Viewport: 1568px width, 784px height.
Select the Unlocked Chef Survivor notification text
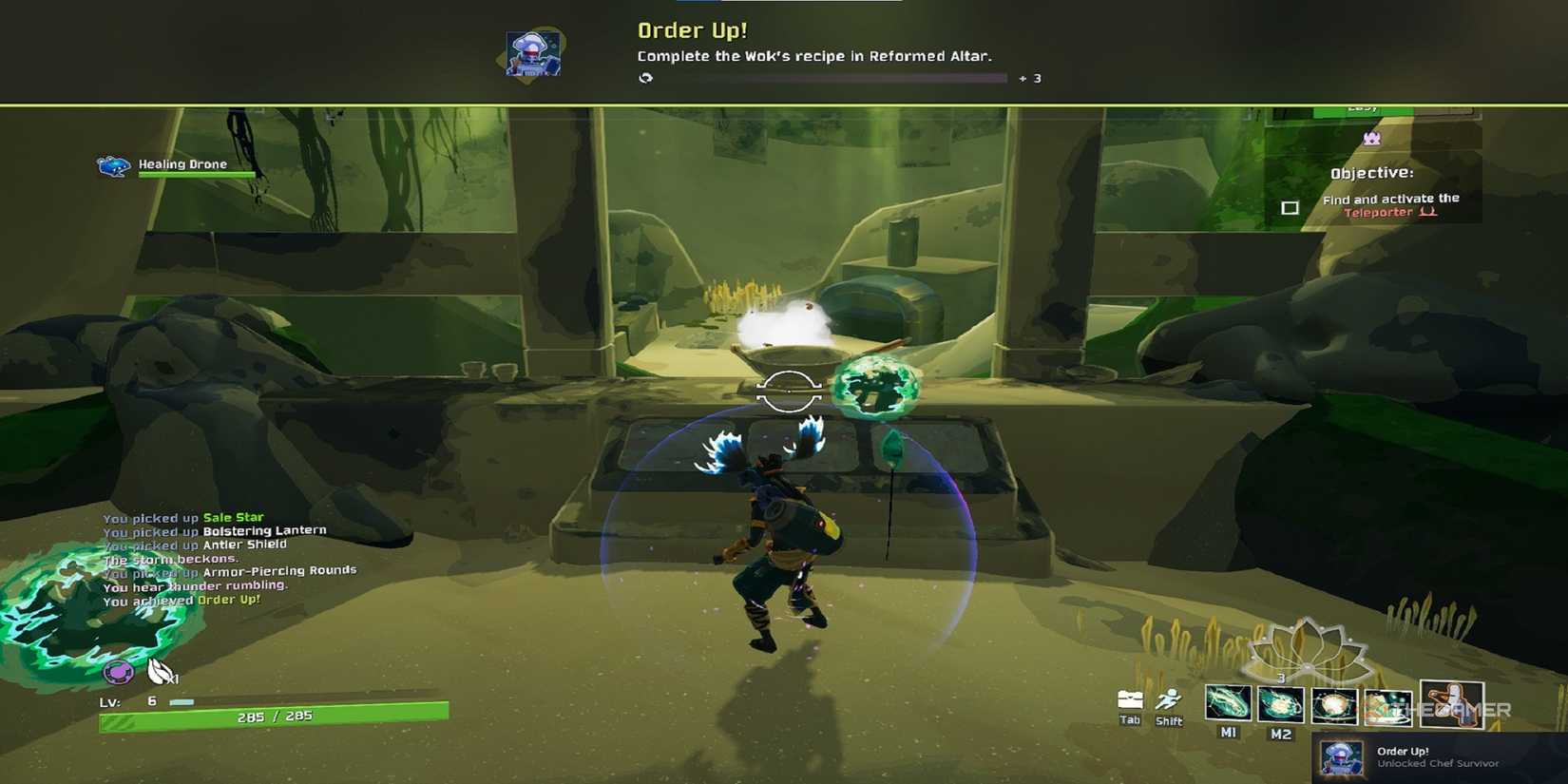1438,763
